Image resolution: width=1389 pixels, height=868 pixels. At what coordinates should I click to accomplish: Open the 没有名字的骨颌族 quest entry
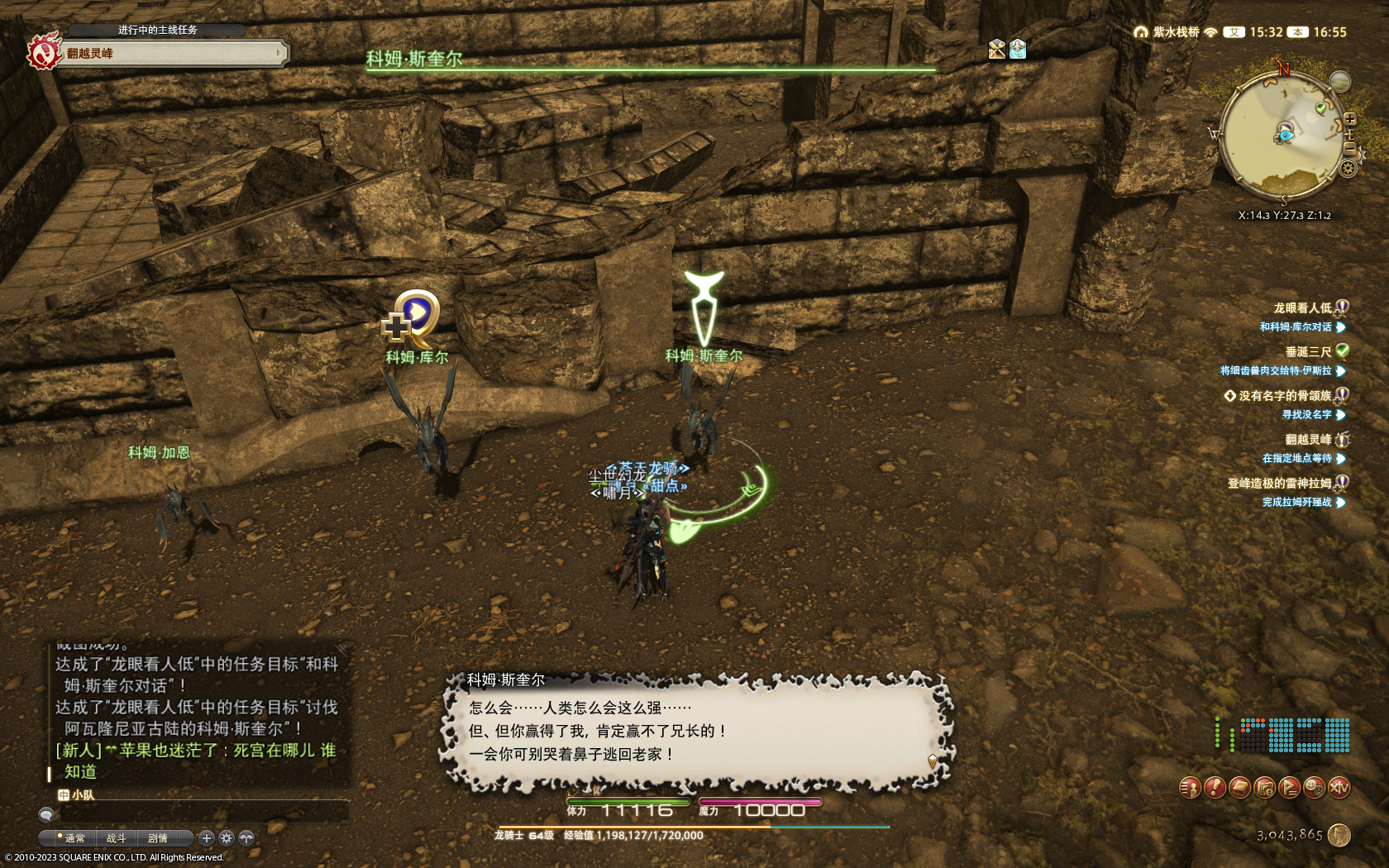point(1285,395)
